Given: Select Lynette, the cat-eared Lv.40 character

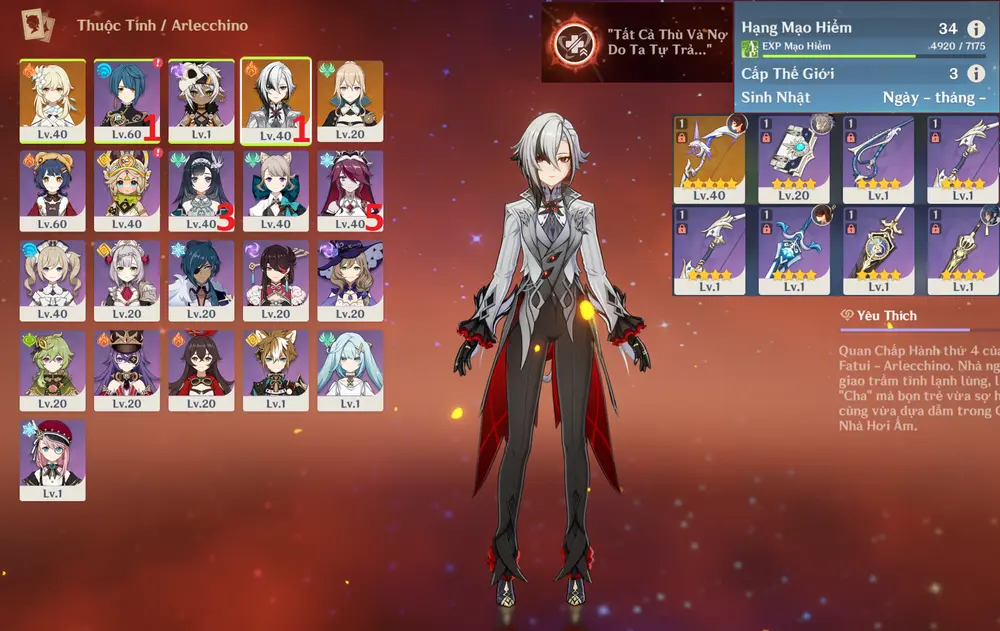Looking at the screenshot, I should point(275,190).
